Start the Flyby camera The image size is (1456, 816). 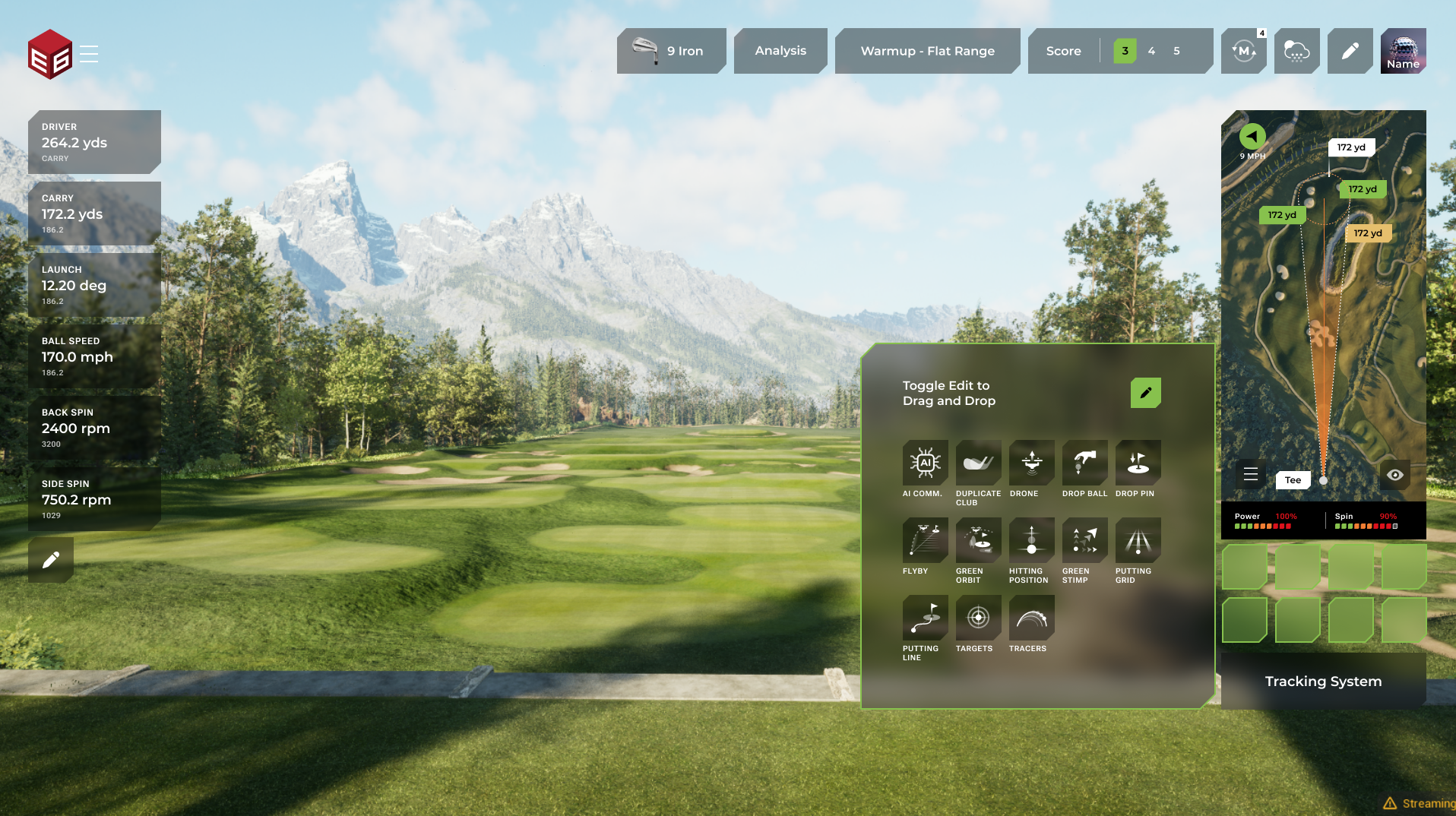point(925,540)
